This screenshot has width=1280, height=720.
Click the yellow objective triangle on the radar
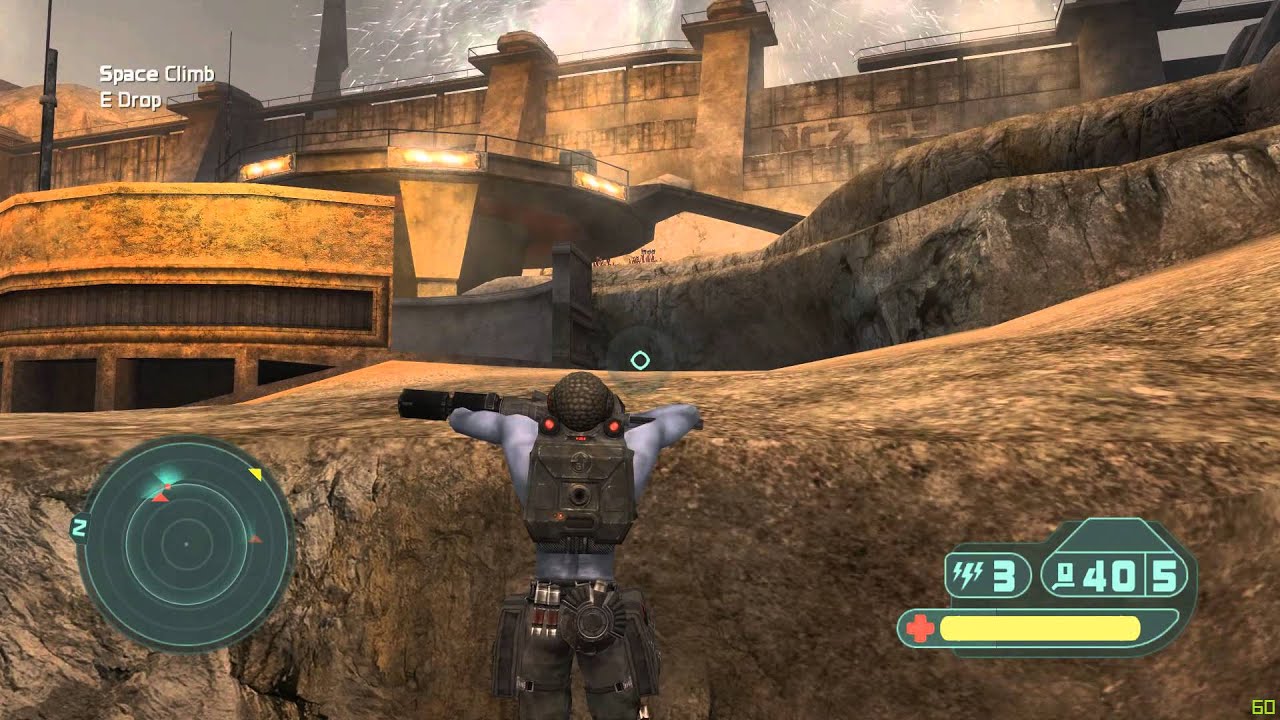[257, 473]
